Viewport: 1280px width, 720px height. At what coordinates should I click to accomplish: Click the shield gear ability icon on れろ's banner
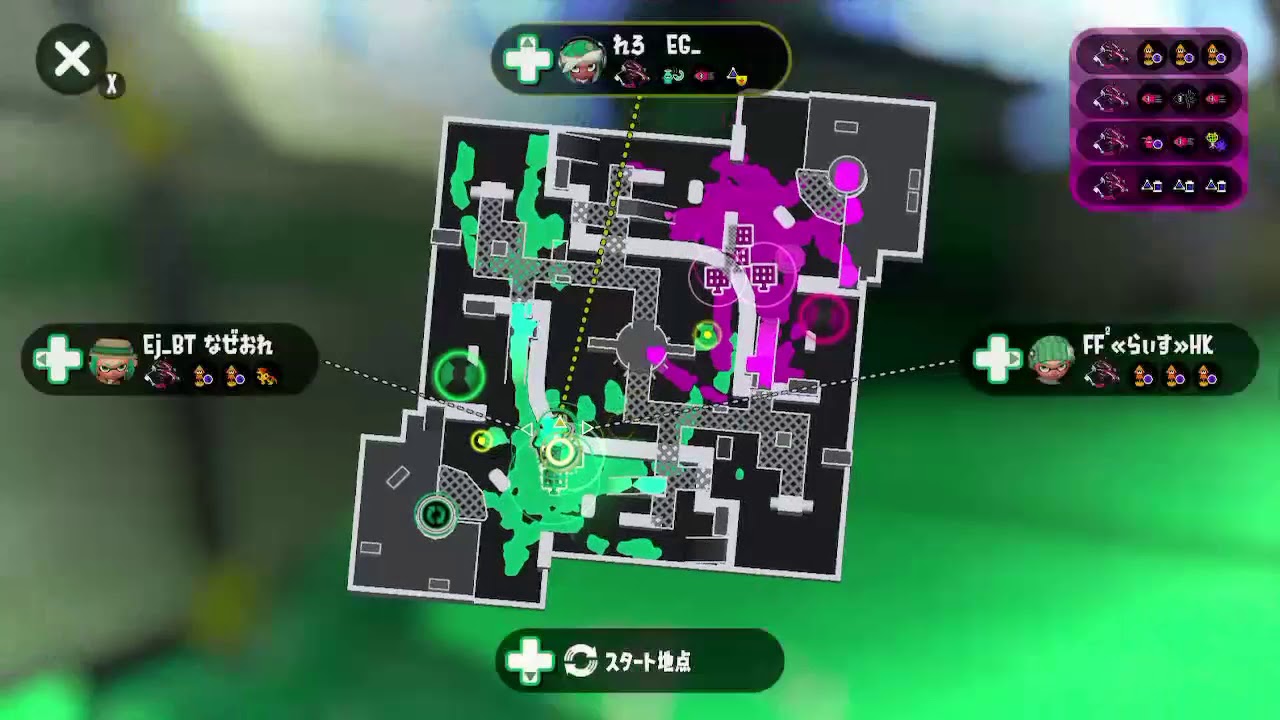pos(740,79)
